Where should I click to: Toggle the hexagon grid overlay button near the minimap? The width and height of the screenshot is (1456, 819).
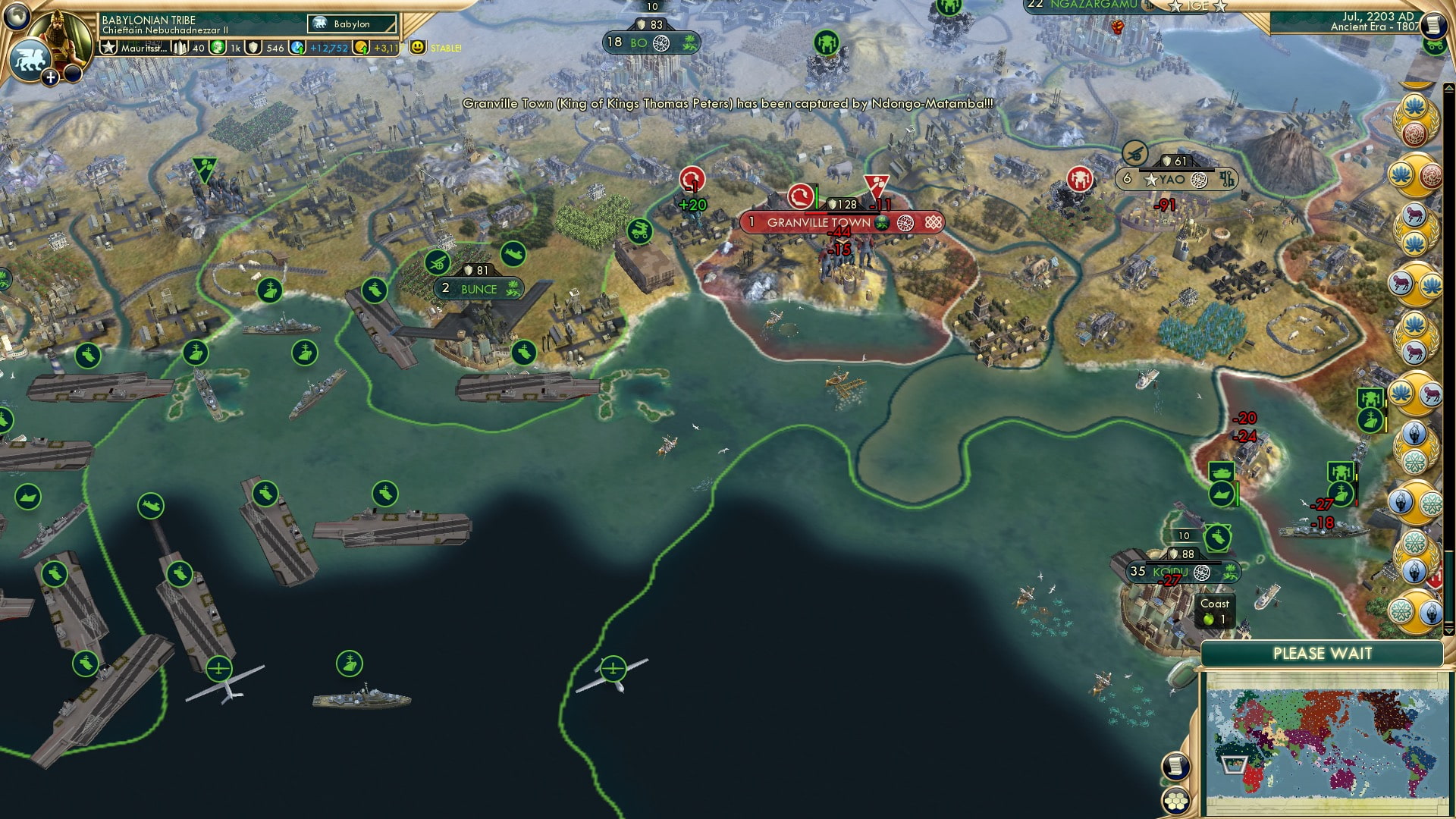[x=1177, y=802]
